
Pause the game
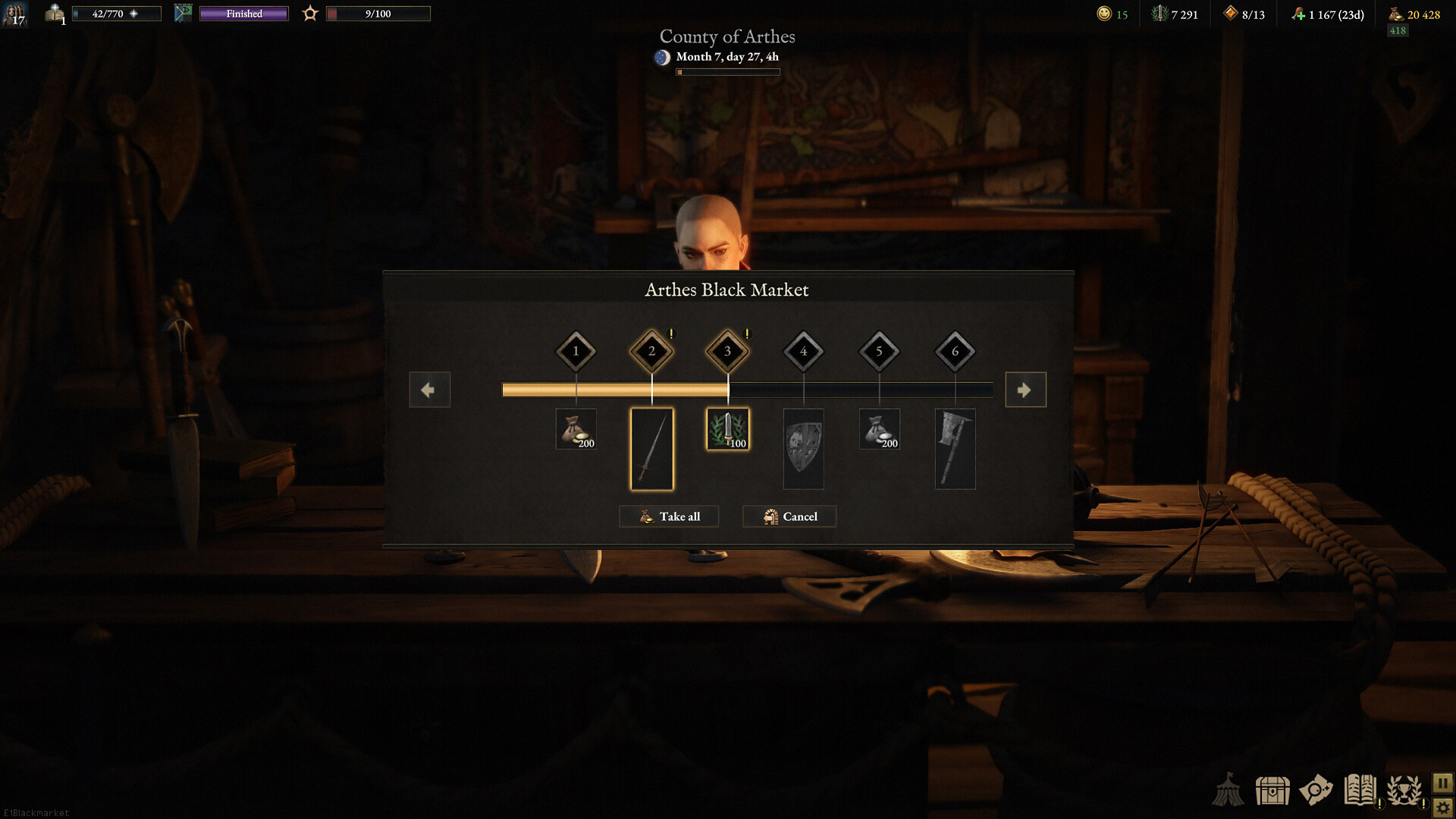tap(1442, 783)
